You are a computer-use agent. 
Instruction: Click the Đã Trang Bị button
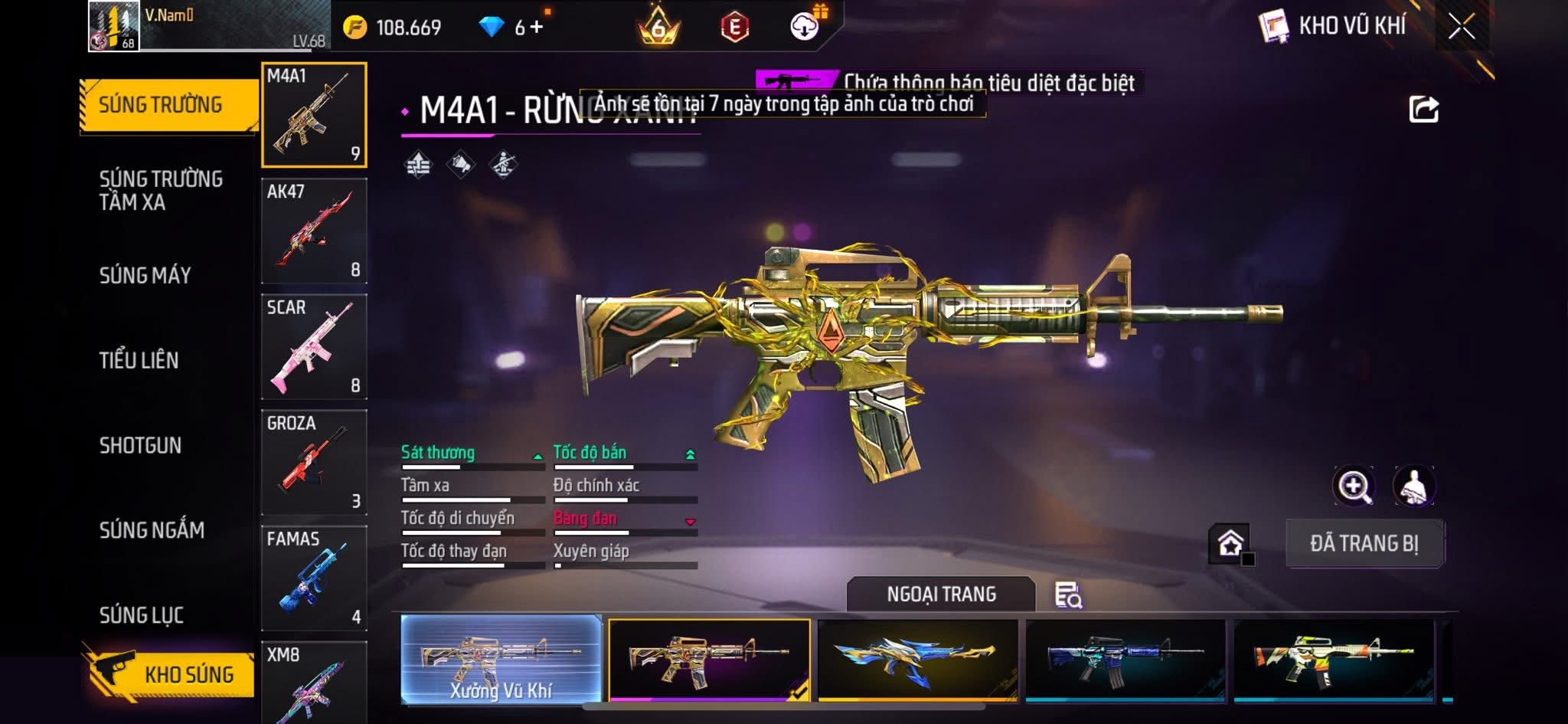click(1364, 543)
